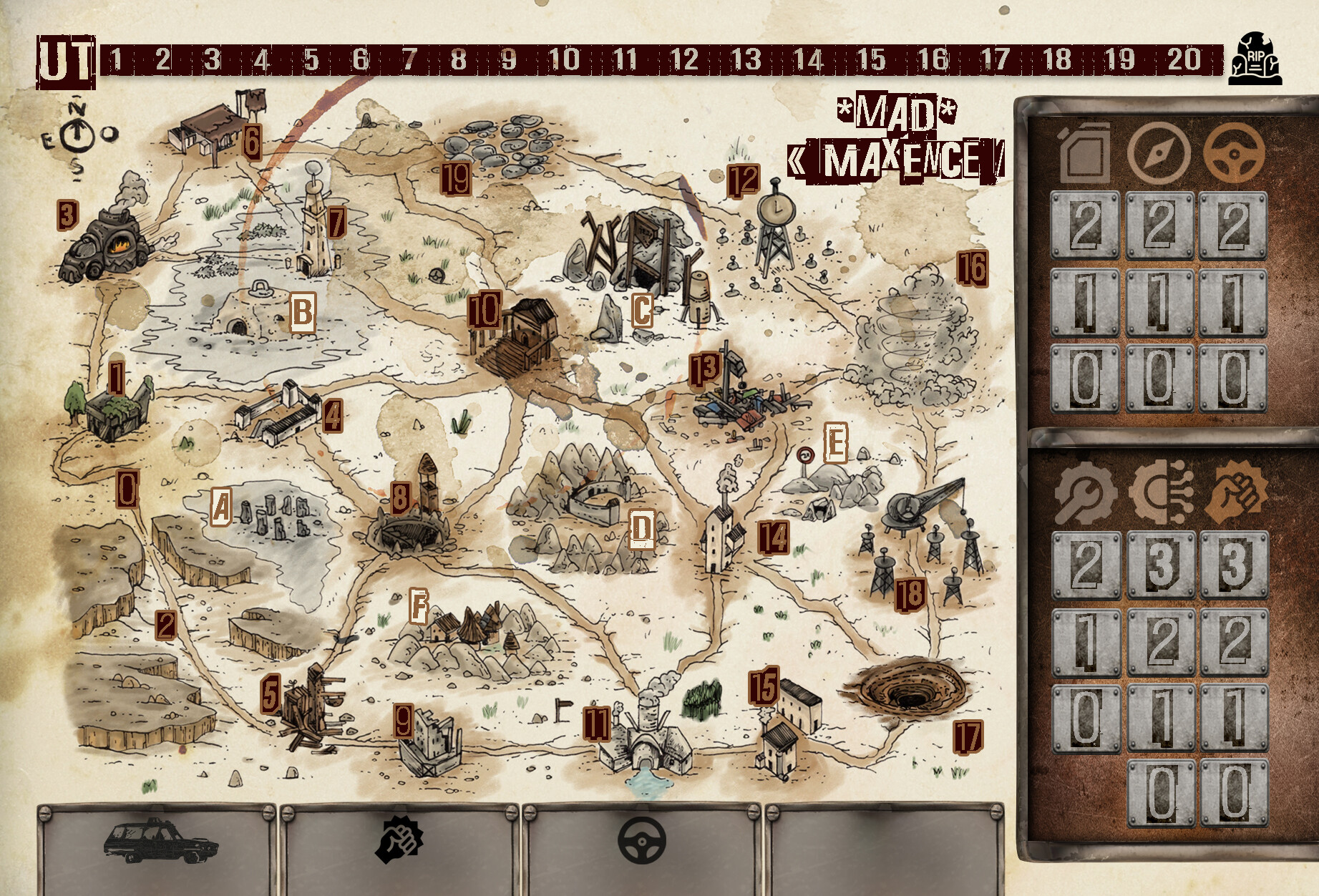
Task: Select the wrench gear stat icon
Action: [x=1085, y=495]
